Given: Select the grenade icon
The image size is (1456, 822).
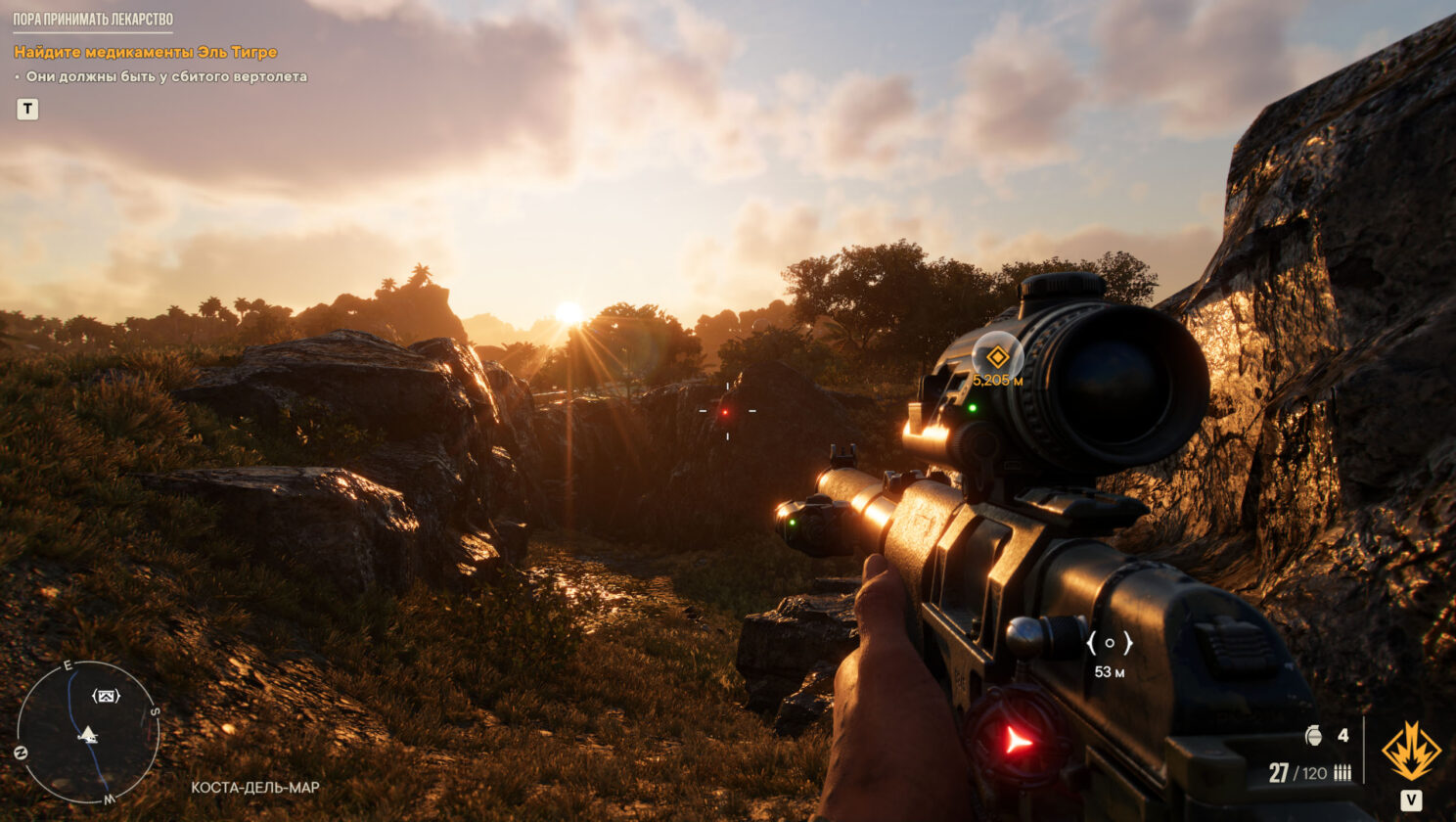Looking at the screenshot, I should coord(1314,736).
